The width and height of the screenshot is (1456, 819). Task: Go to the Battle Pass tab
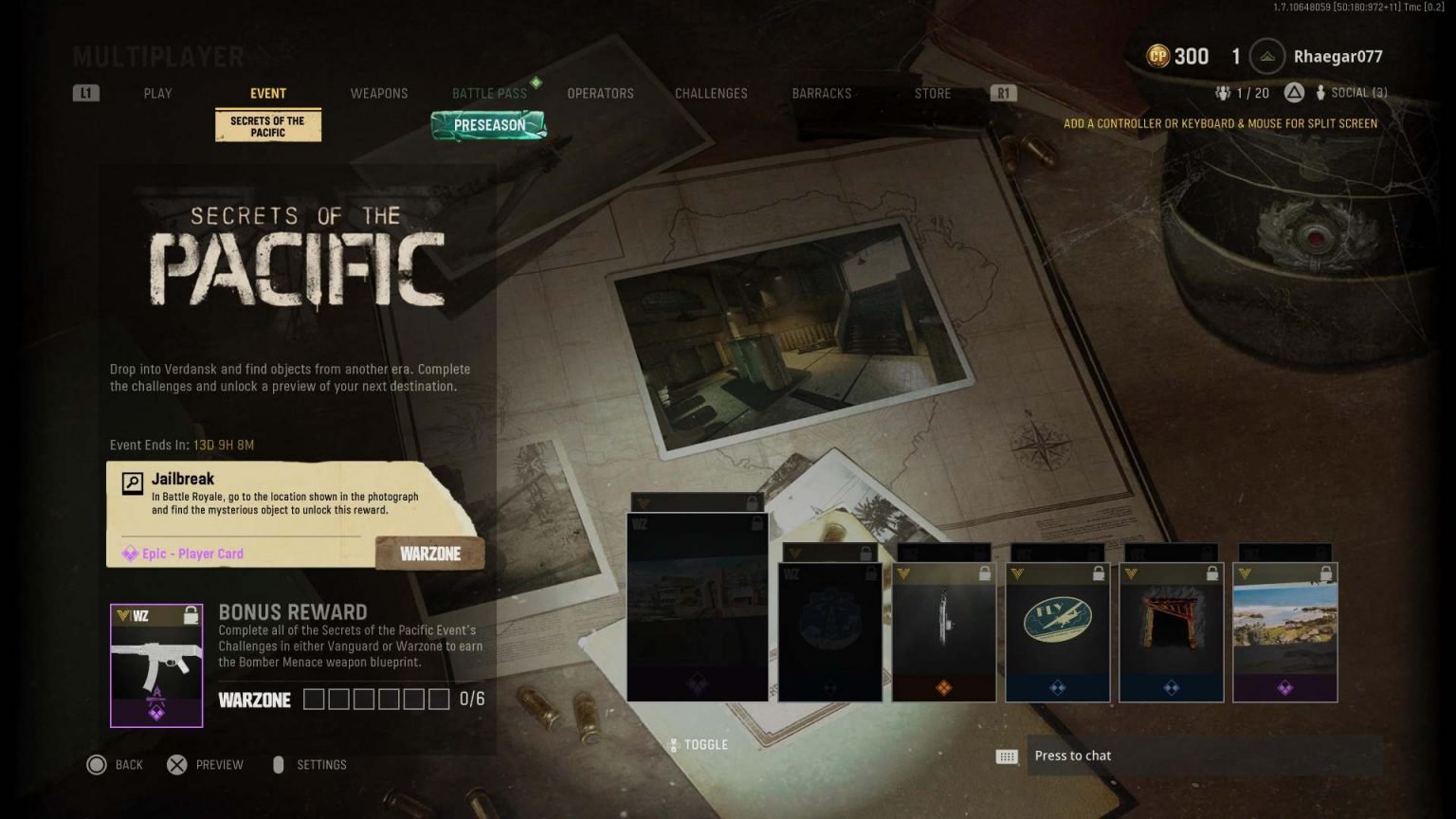coord(489,93)
